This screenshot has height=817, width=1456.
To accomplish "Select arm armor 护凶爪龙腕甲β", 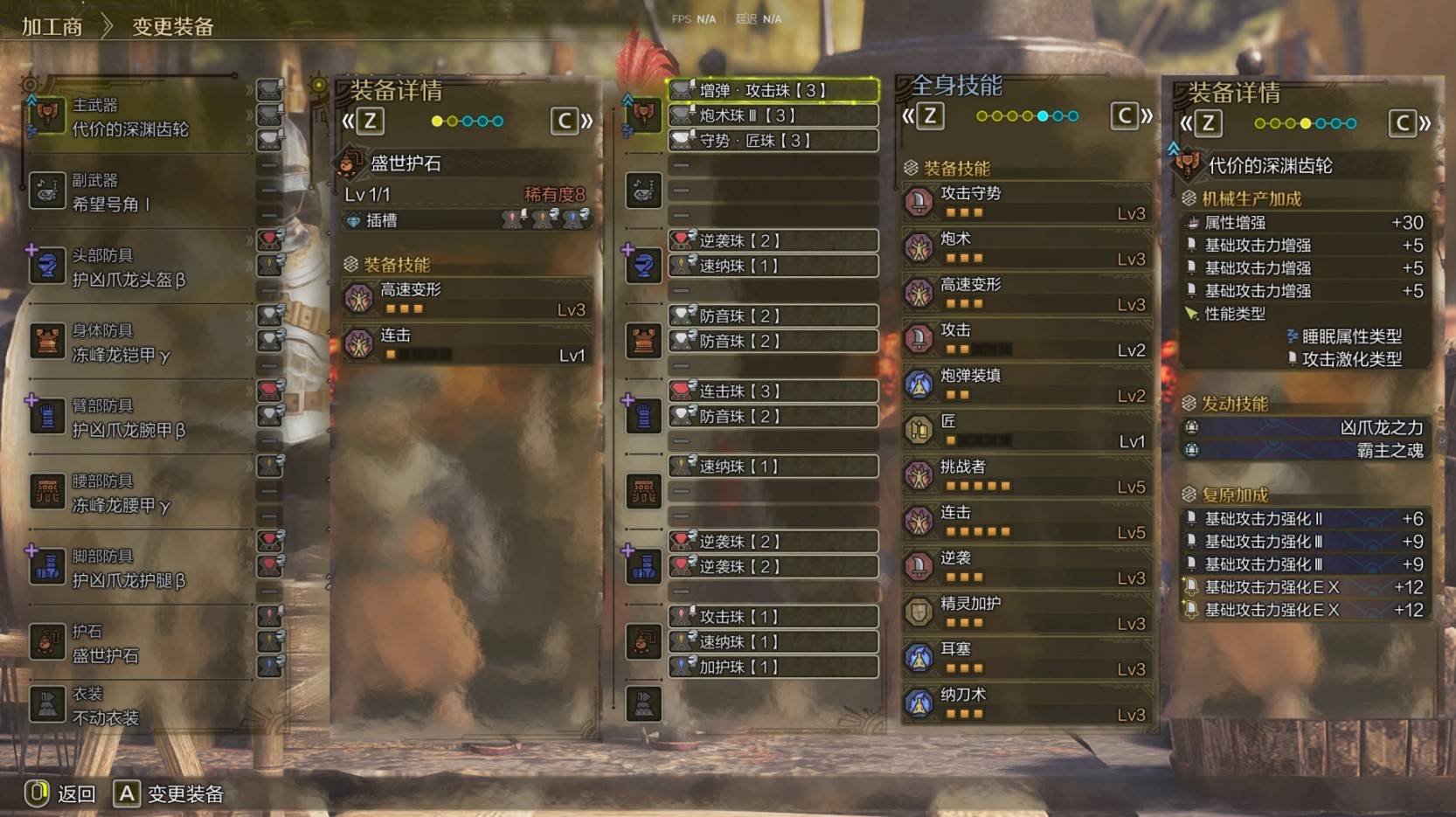I will 131,418.
